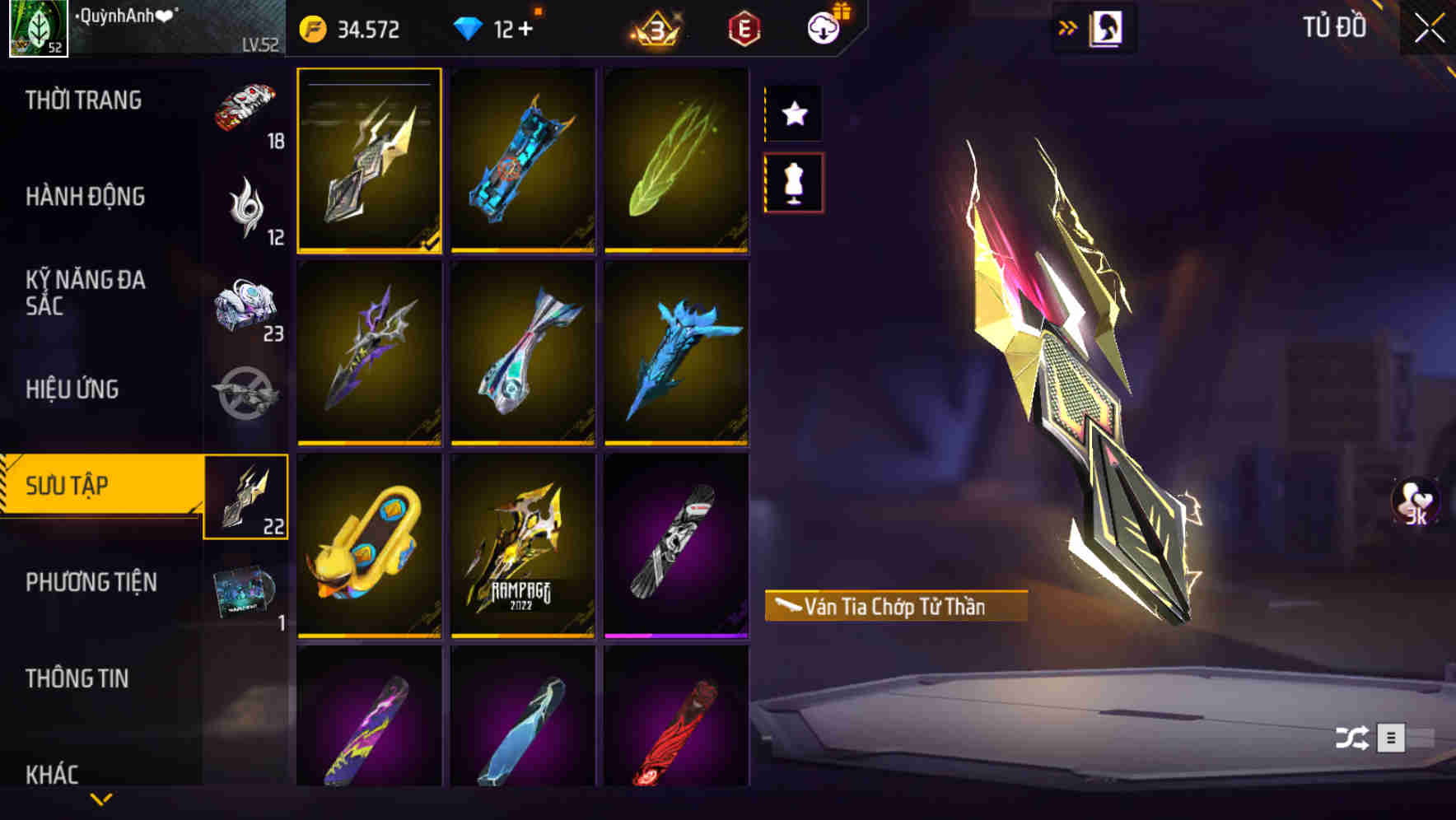Open the character preview icon in the top bar
Viewport: 1456px width, 820px height.
(1108, 27)
